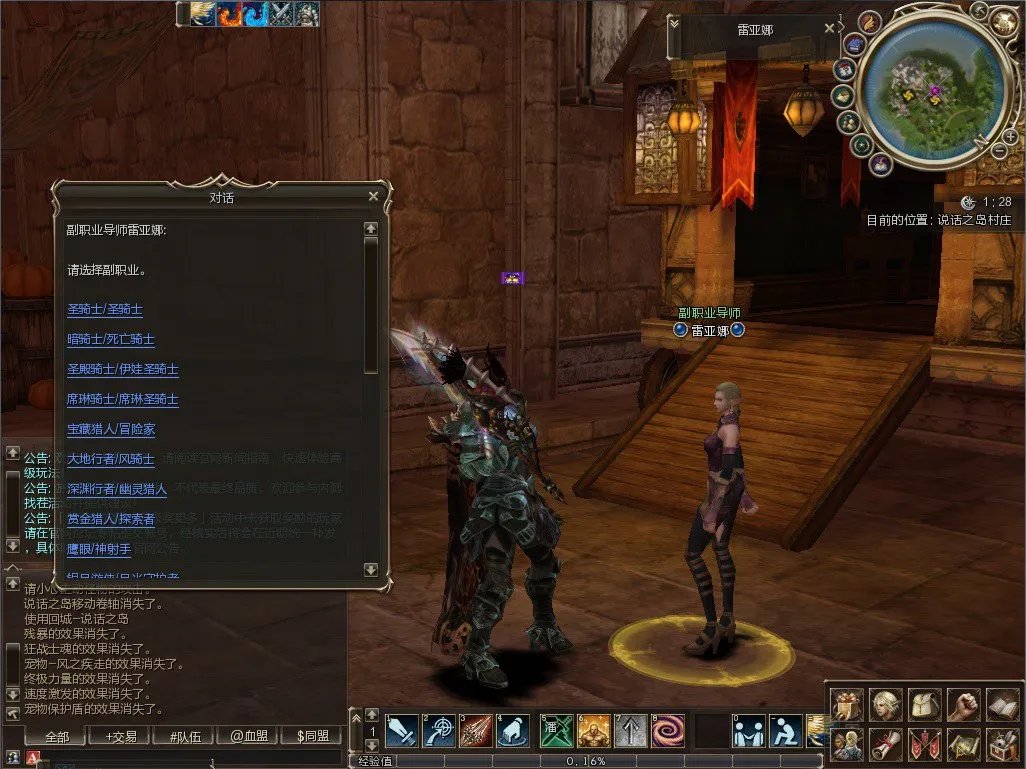Use the pink spiral skill in hotbar
The height and width of the screenshot is (769, 1026).
tap(668, 731)
